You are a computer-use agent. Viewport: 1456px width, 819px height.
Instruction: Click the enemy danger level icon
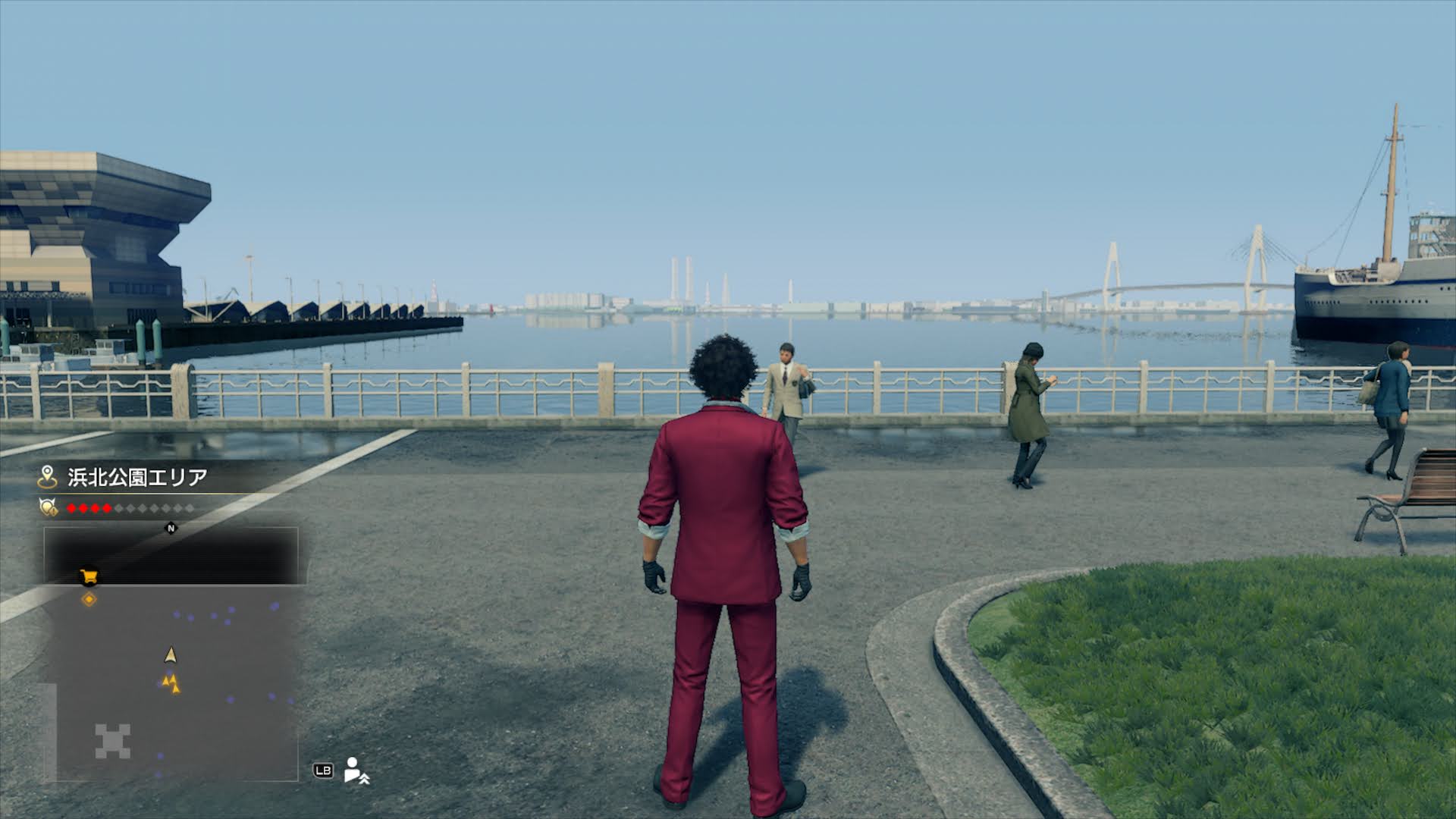point(49,507)
